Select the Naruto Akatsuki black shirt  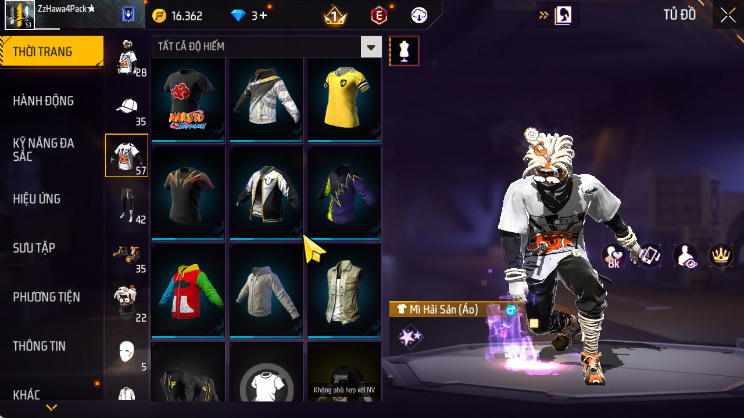coord(189,99)
